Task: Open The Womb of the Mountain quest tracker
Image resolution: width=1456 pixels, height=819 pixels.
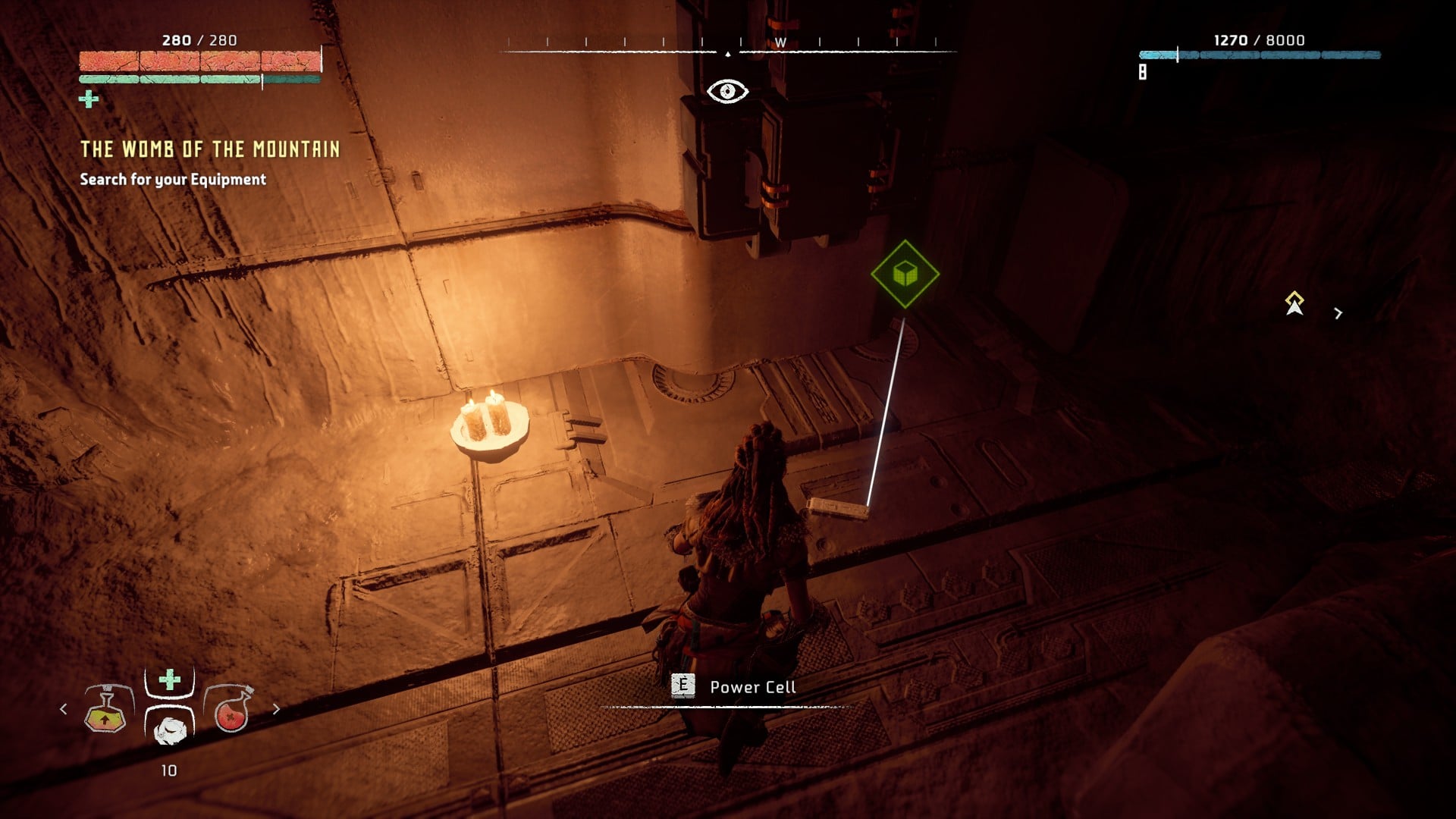Action: pyautogui.click(x=210, y=149)
